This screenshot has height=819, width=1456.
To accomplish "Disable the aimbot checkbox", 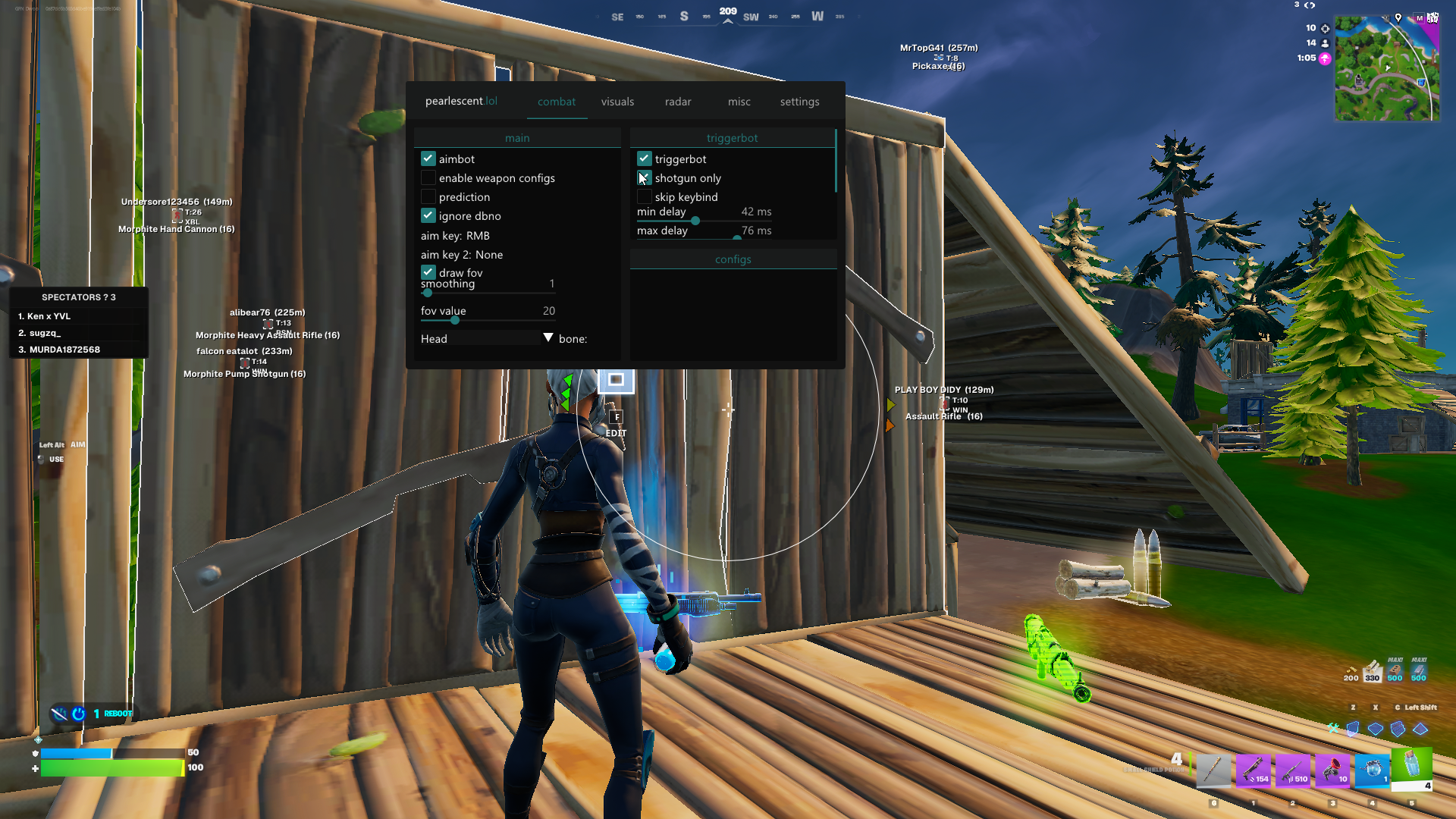I will tap(428, 158).
